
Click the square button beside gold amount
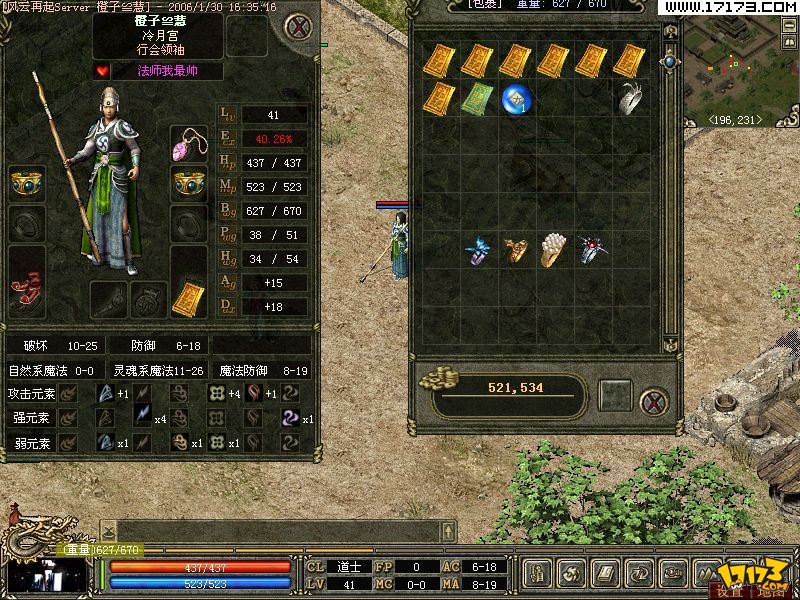(x=616, y=392)
